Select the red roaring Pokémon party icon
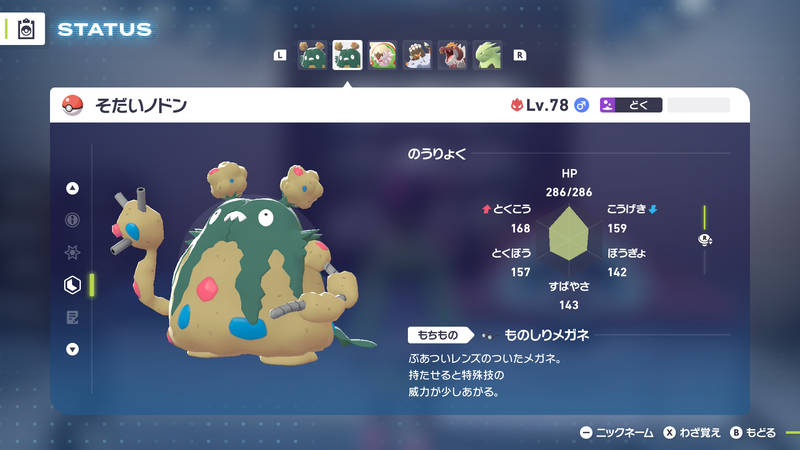Viewport: 800px width, 450px height. pos(452,55)
